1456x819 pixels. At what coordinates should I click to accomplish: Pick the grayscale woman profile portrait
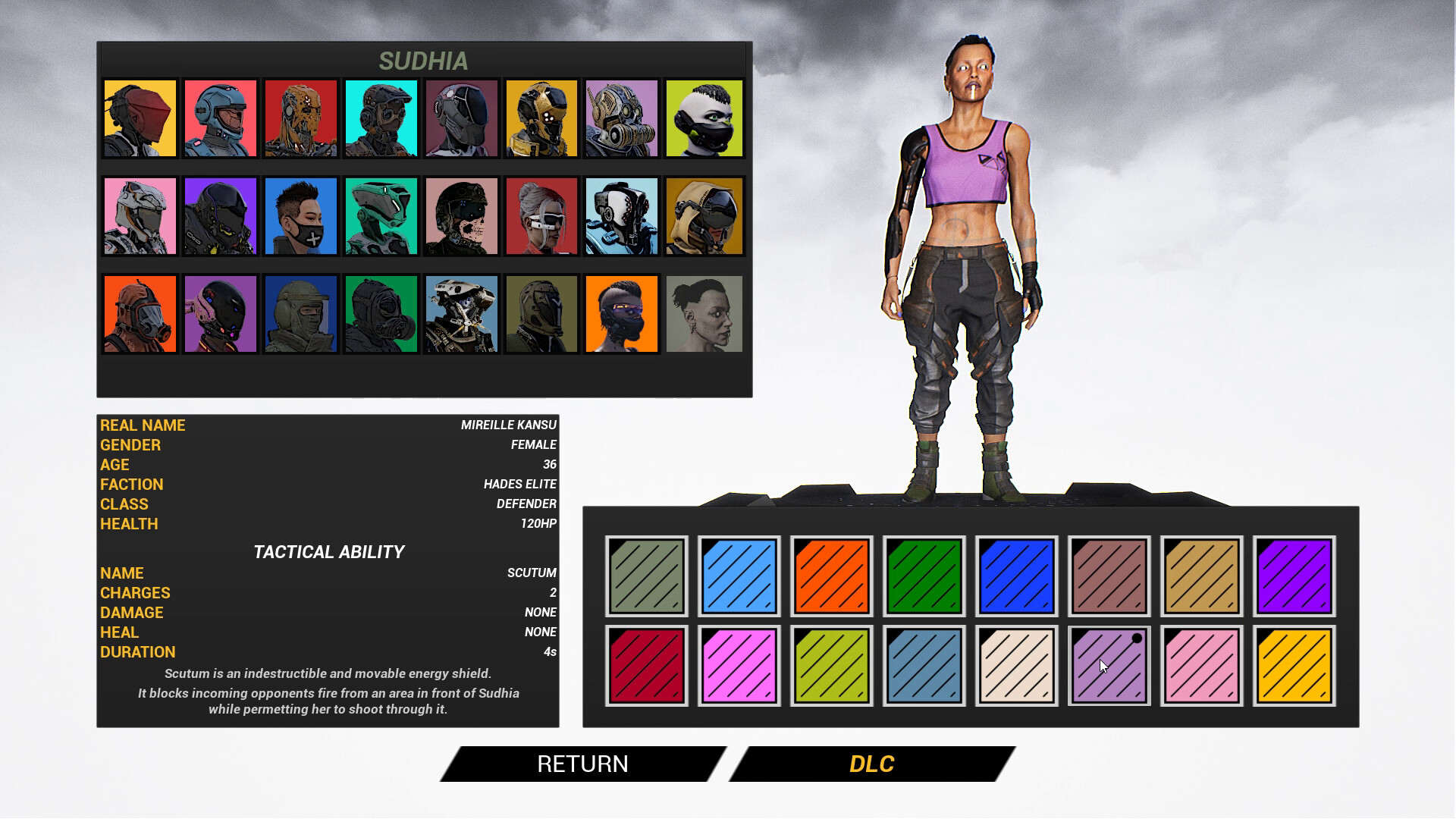point(704,313)
